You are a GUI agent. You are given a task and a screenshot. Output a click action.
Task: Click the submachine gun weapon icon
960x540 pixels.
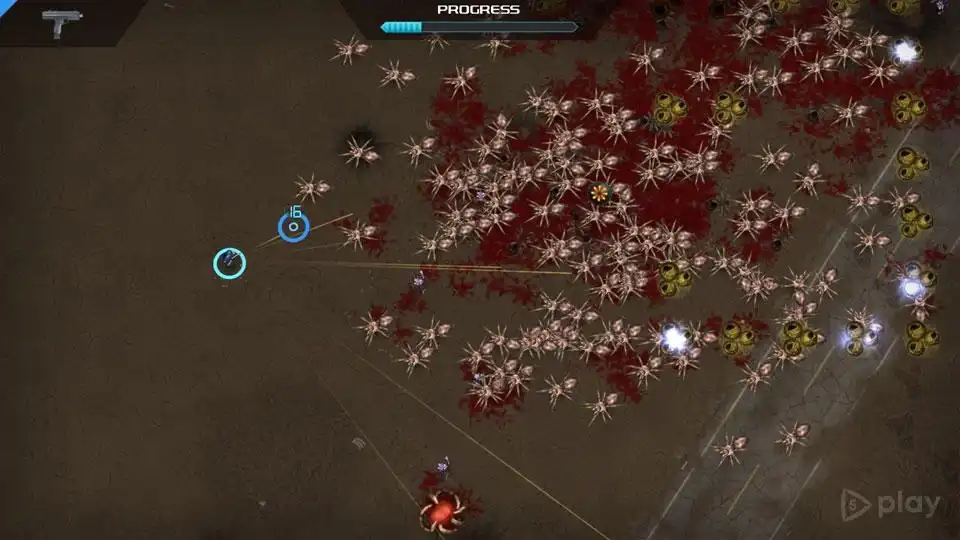[x=62, y=22]
